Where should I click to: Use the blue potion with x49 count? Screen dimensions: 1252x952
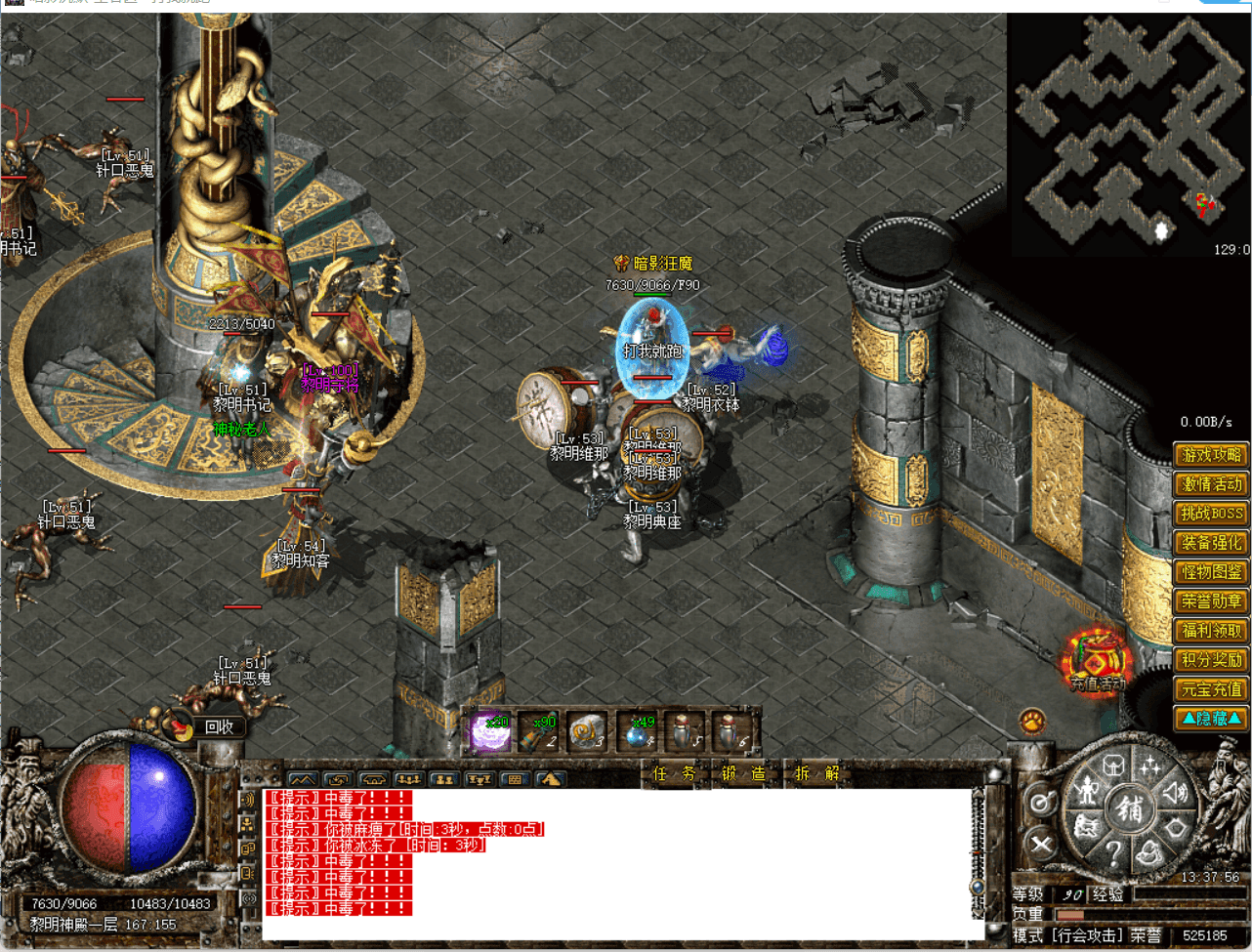pyautogui.click(x=639, y=732)
